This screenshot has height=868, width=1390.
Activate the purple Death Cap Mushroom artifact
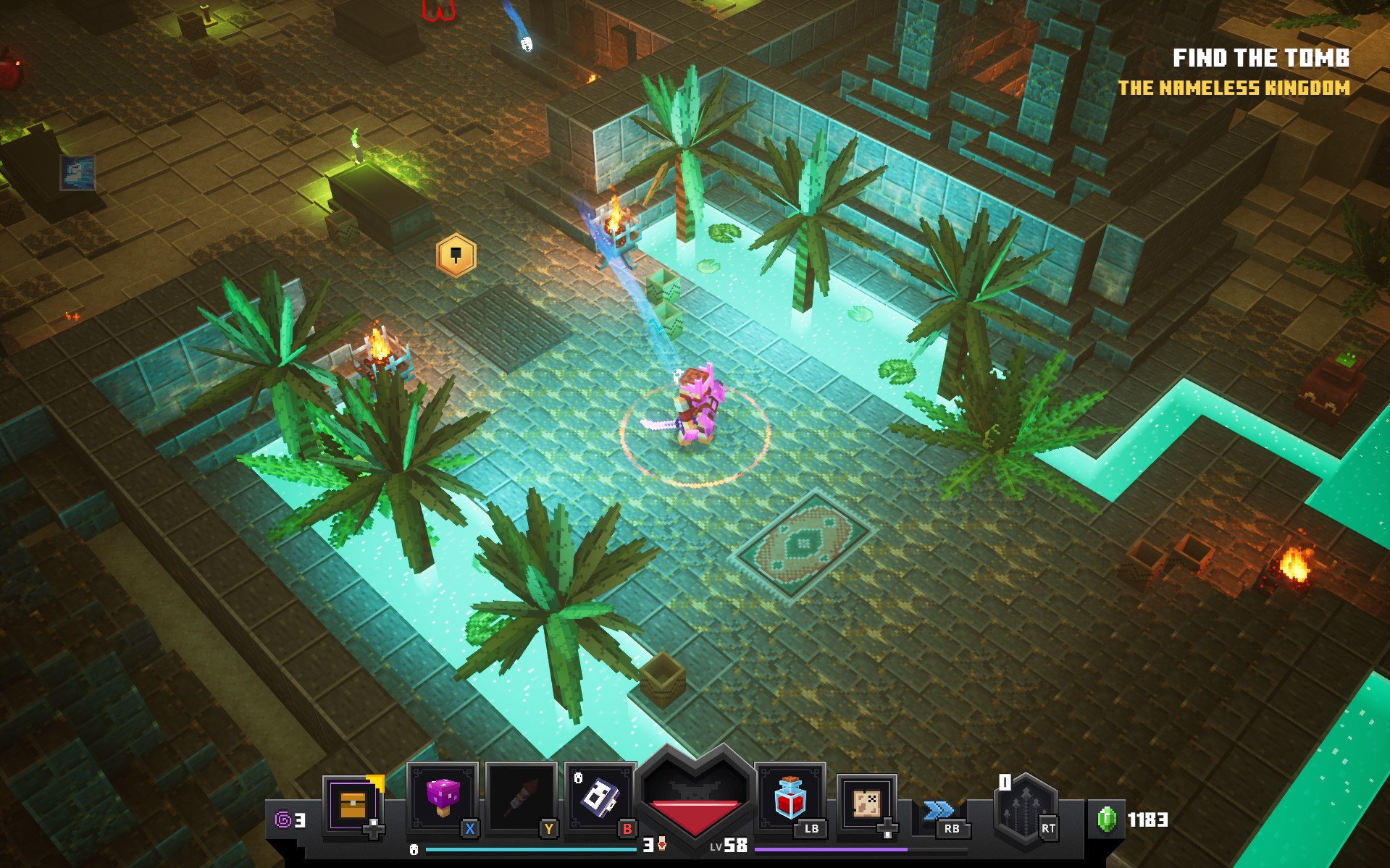point(443,796)
